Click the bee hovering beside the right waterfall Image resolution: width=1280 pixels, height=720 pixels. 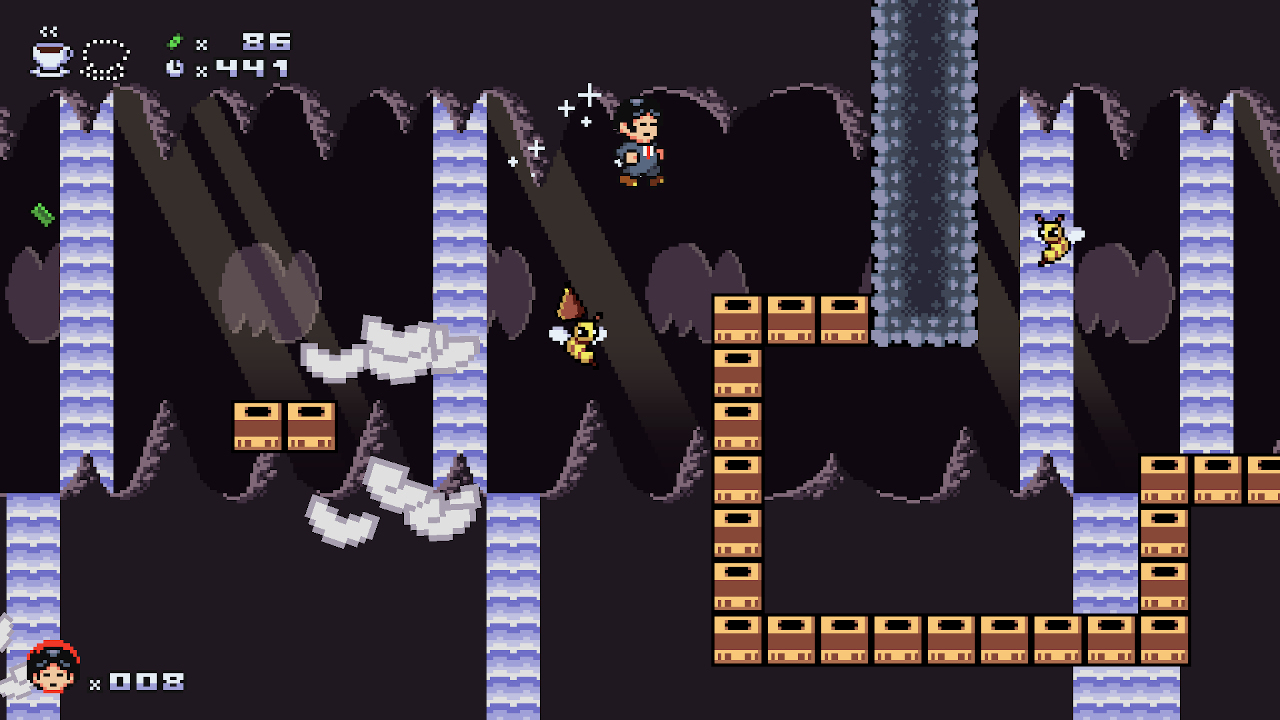tap(1051, 237)
